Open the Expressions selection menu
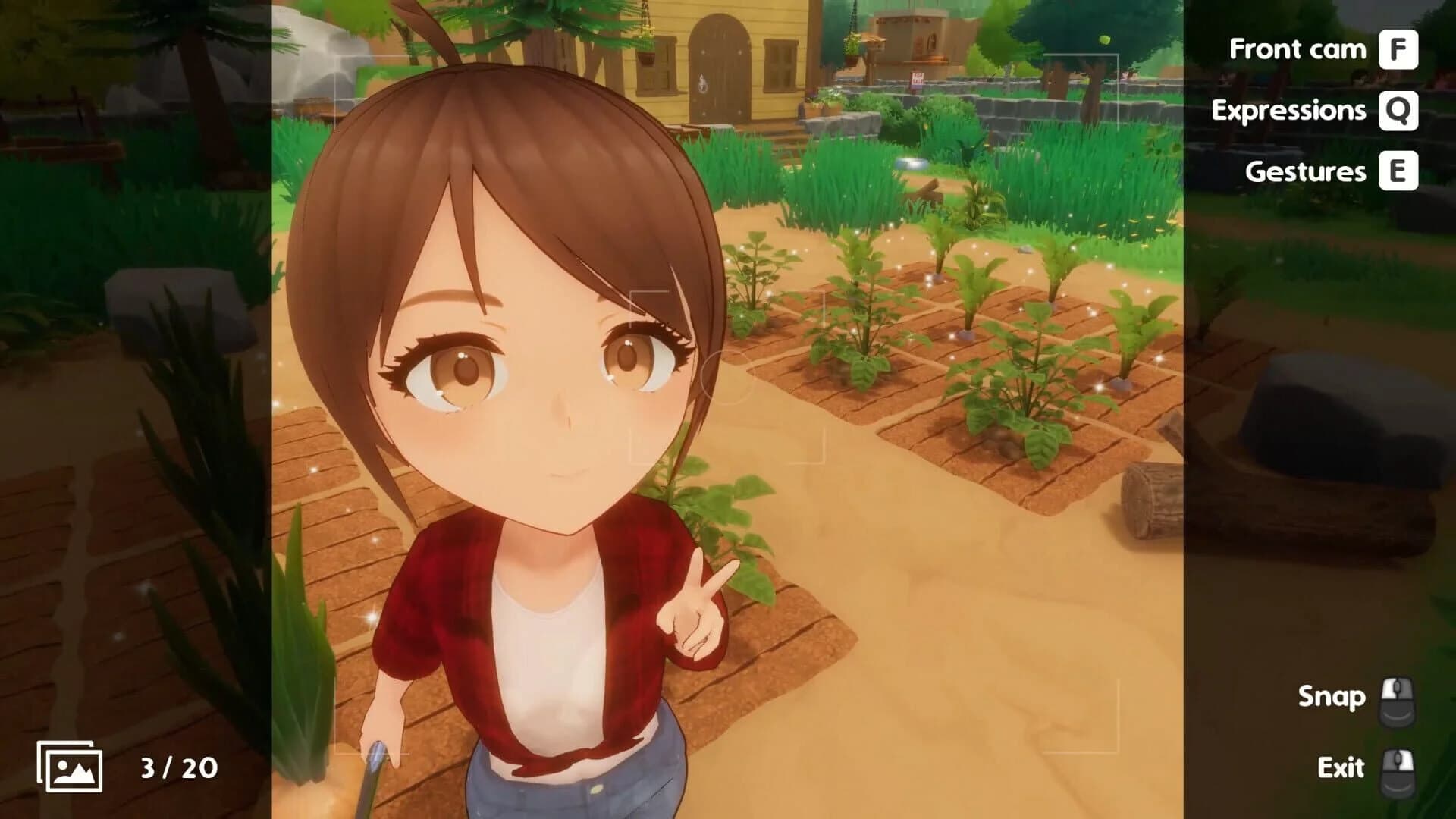 [x=1289, y=111]
